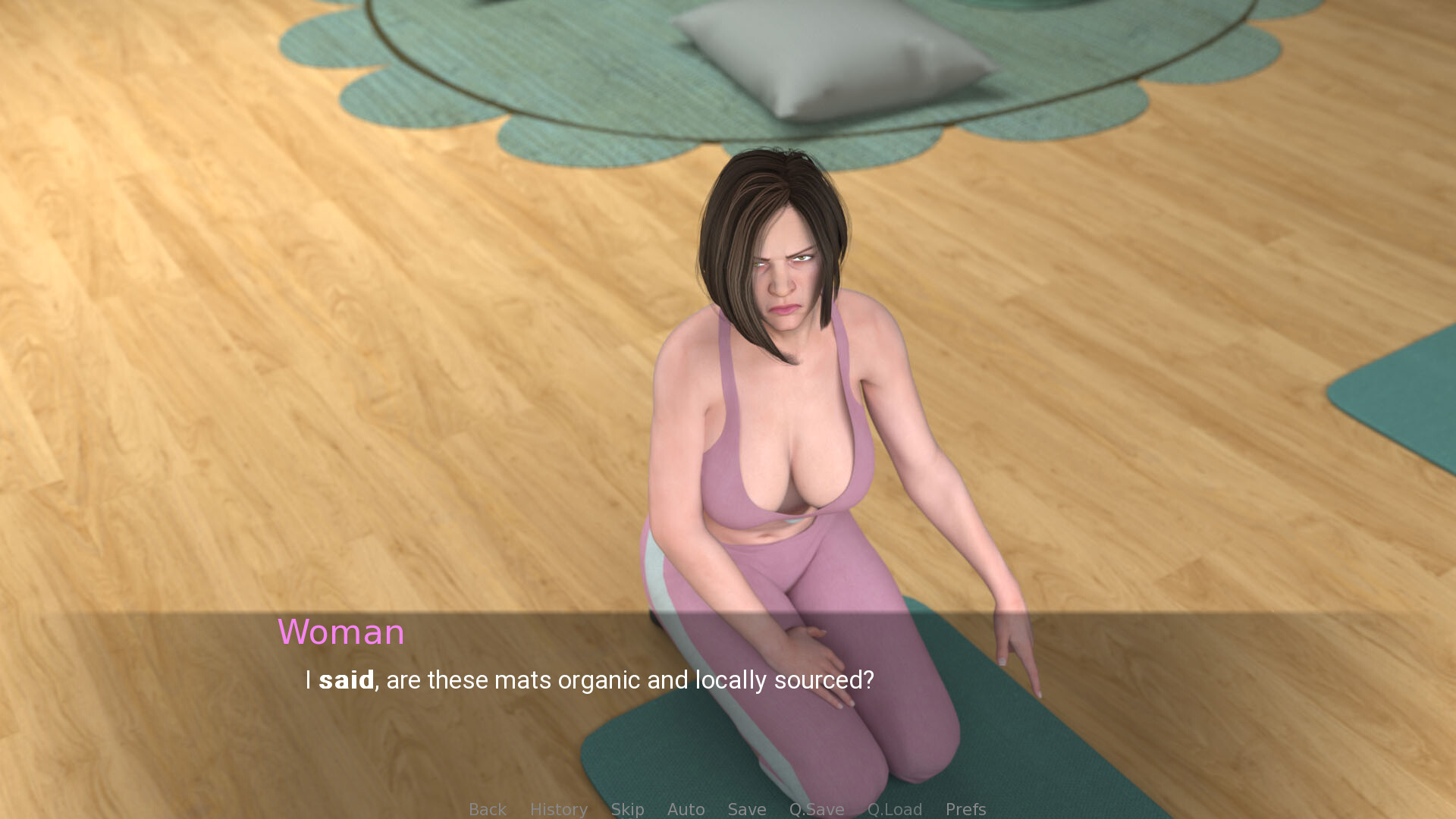The height and width of the screenshot is (819, 1456).
Task: Click Back at the far left of the menu
Action: click(488, 808)
